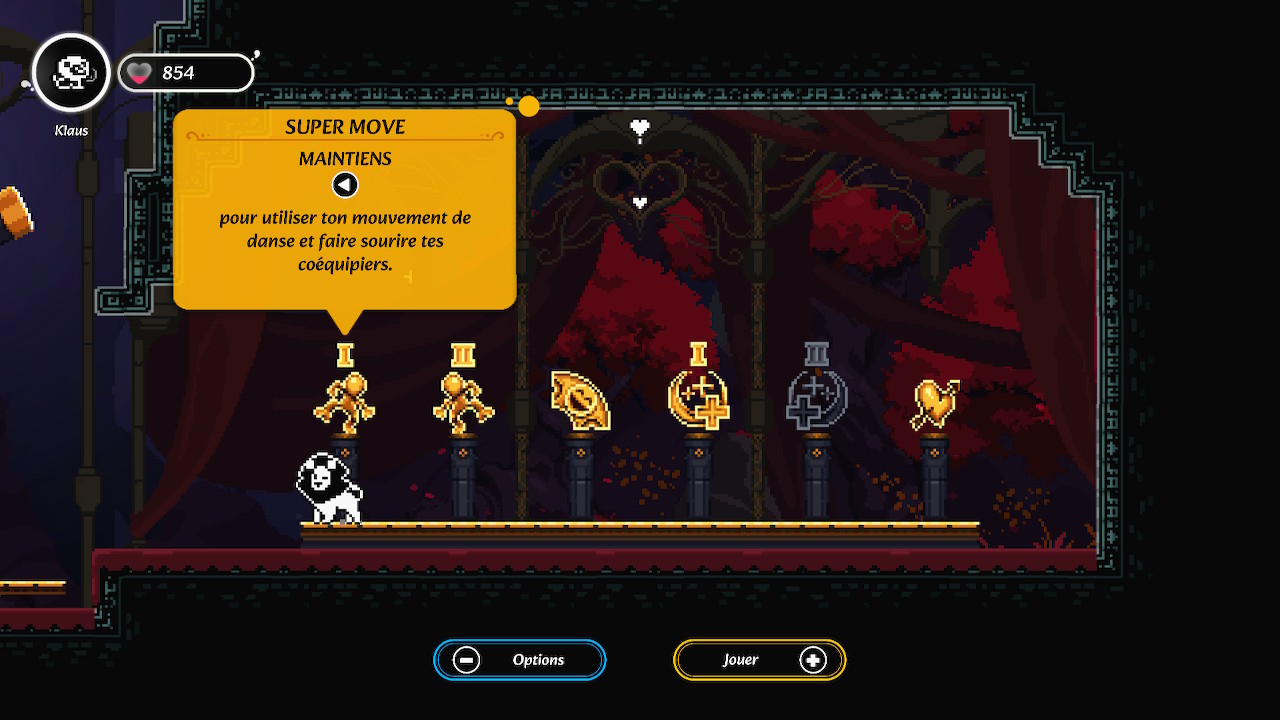
Task: Select the Super Move level II statue
Action: (463, 402)
